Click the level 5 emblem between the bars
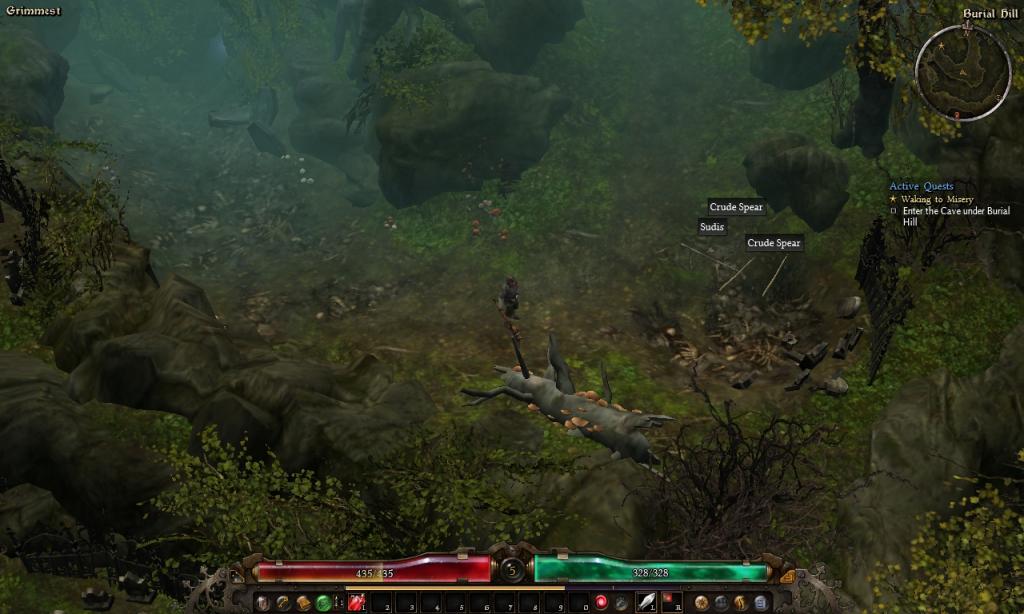 click(512, 569)
